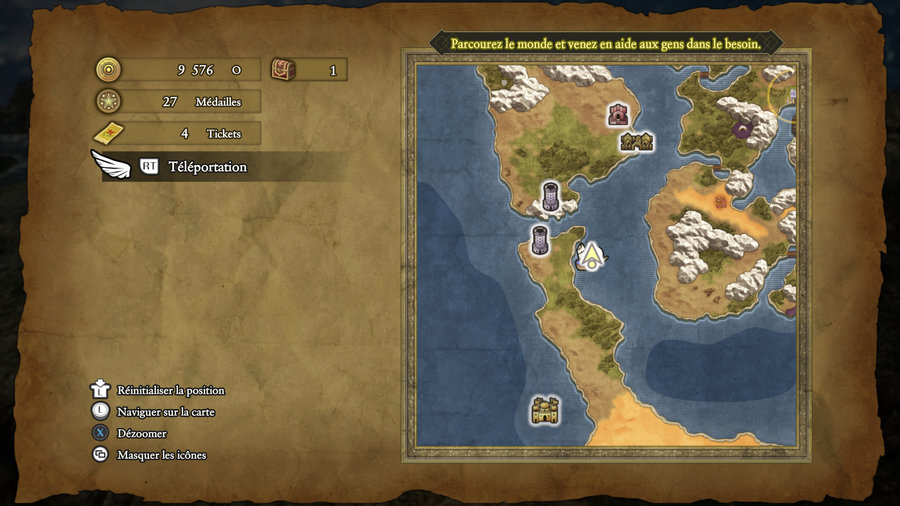Select the tower marker on the snowy cape
This screenshot has height=506, width=900.
tap(550, 195)
